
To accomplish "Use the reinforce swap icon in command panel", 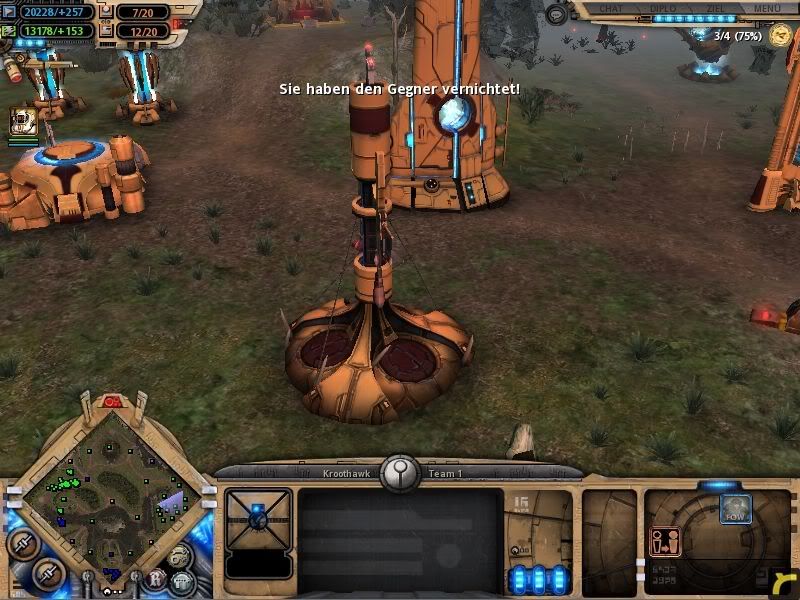I will point(664,541).
